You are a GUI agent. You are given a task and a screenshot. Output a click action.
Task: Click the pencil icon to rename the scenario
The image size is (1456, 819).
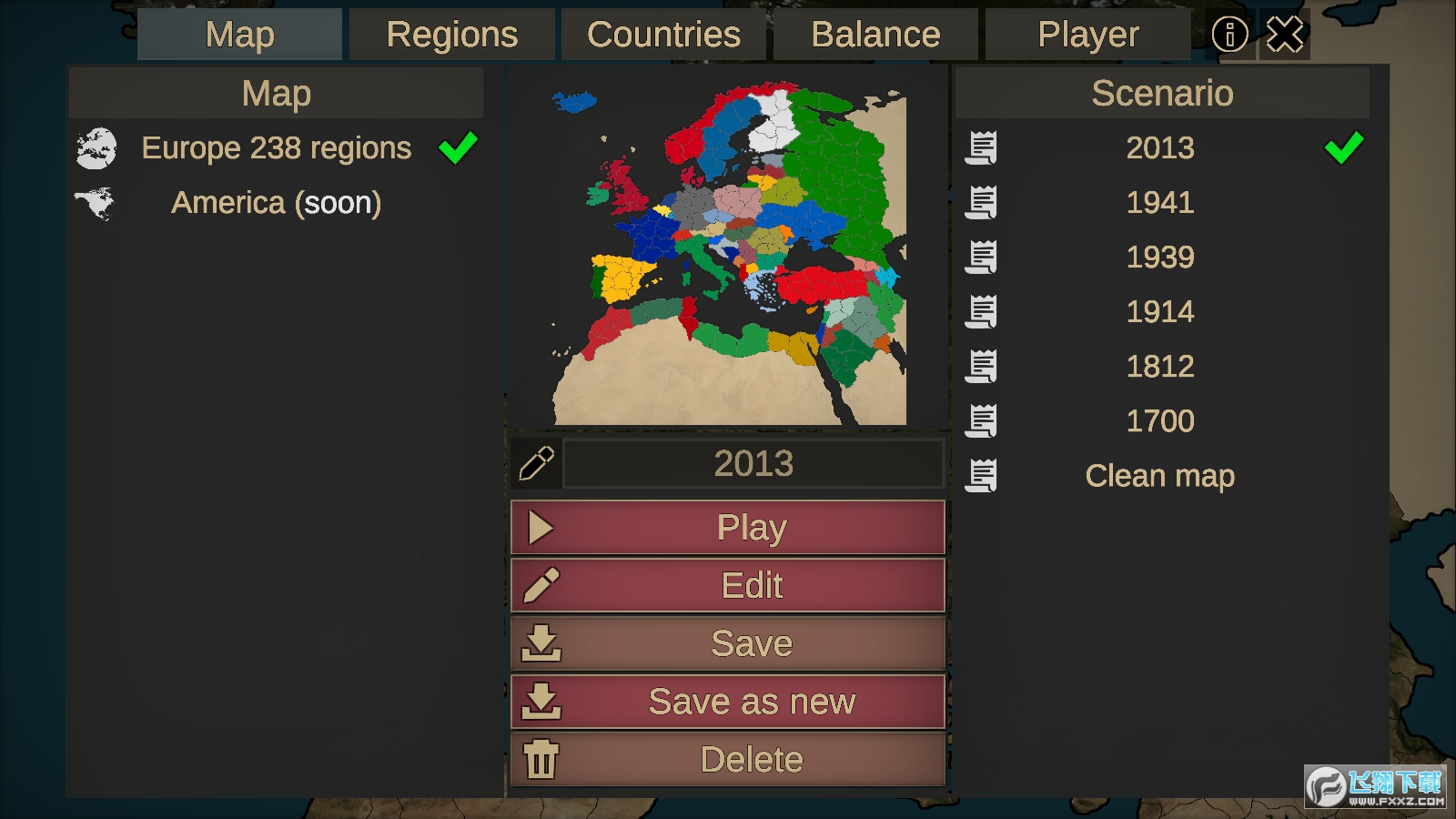[536, 462]
